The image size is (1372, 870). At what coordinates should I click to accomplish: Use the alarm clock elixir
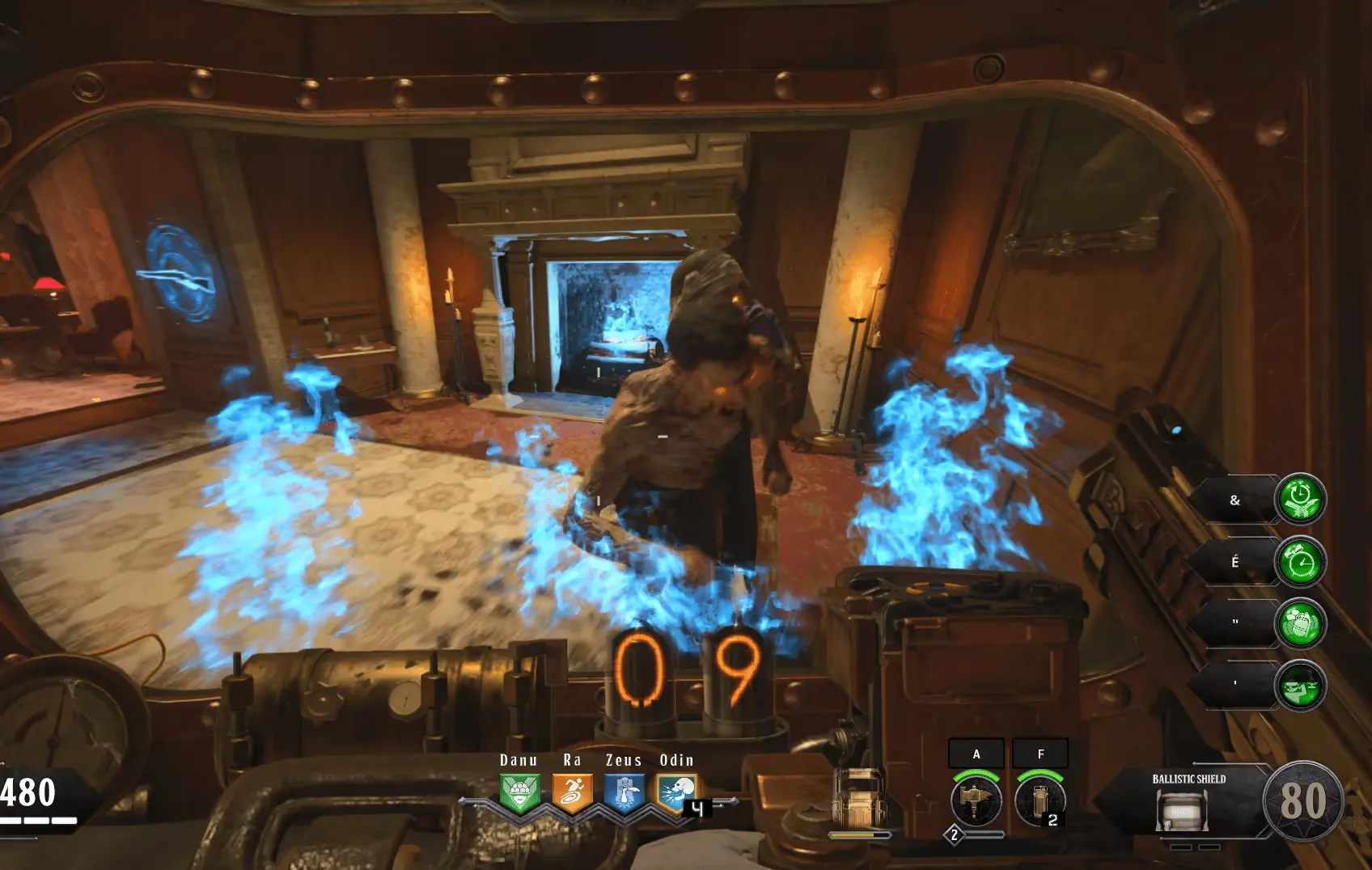point(1300,562)
